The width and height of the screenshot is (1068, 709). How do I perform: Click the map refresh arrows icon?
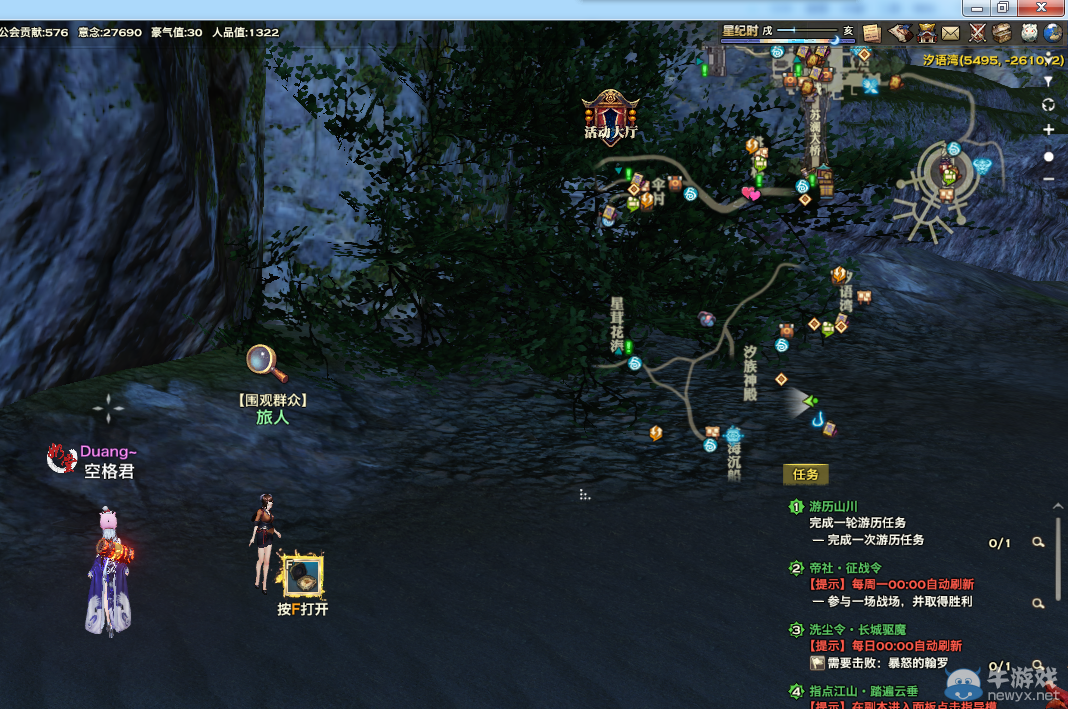pyautogui.click(x=1048, y=105)
